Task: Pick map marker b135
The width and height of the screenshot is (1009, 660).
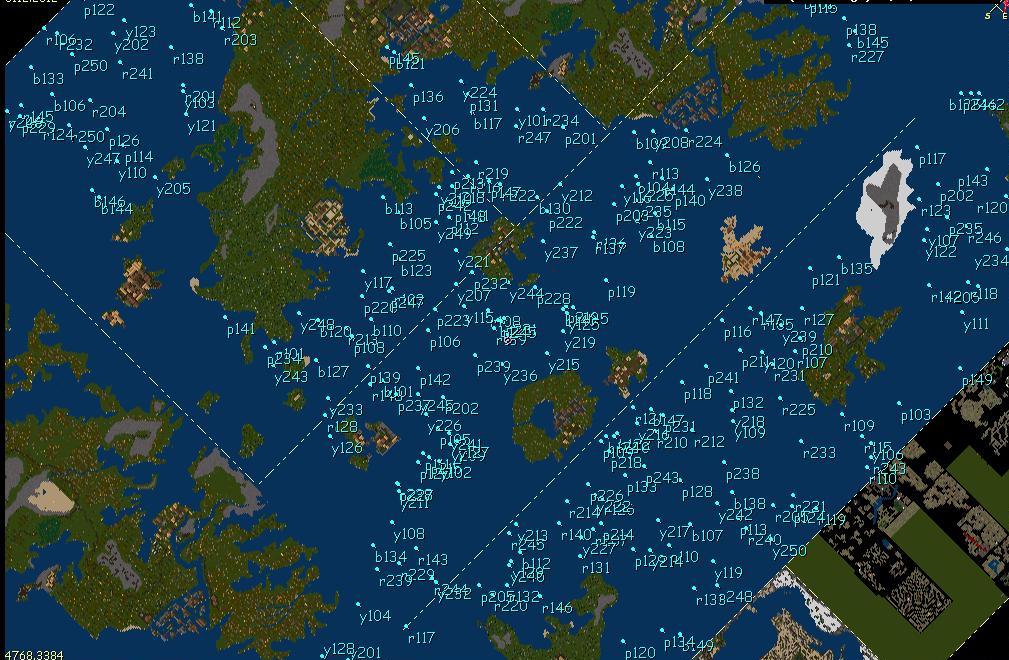Action: click(x=856, y=269)
